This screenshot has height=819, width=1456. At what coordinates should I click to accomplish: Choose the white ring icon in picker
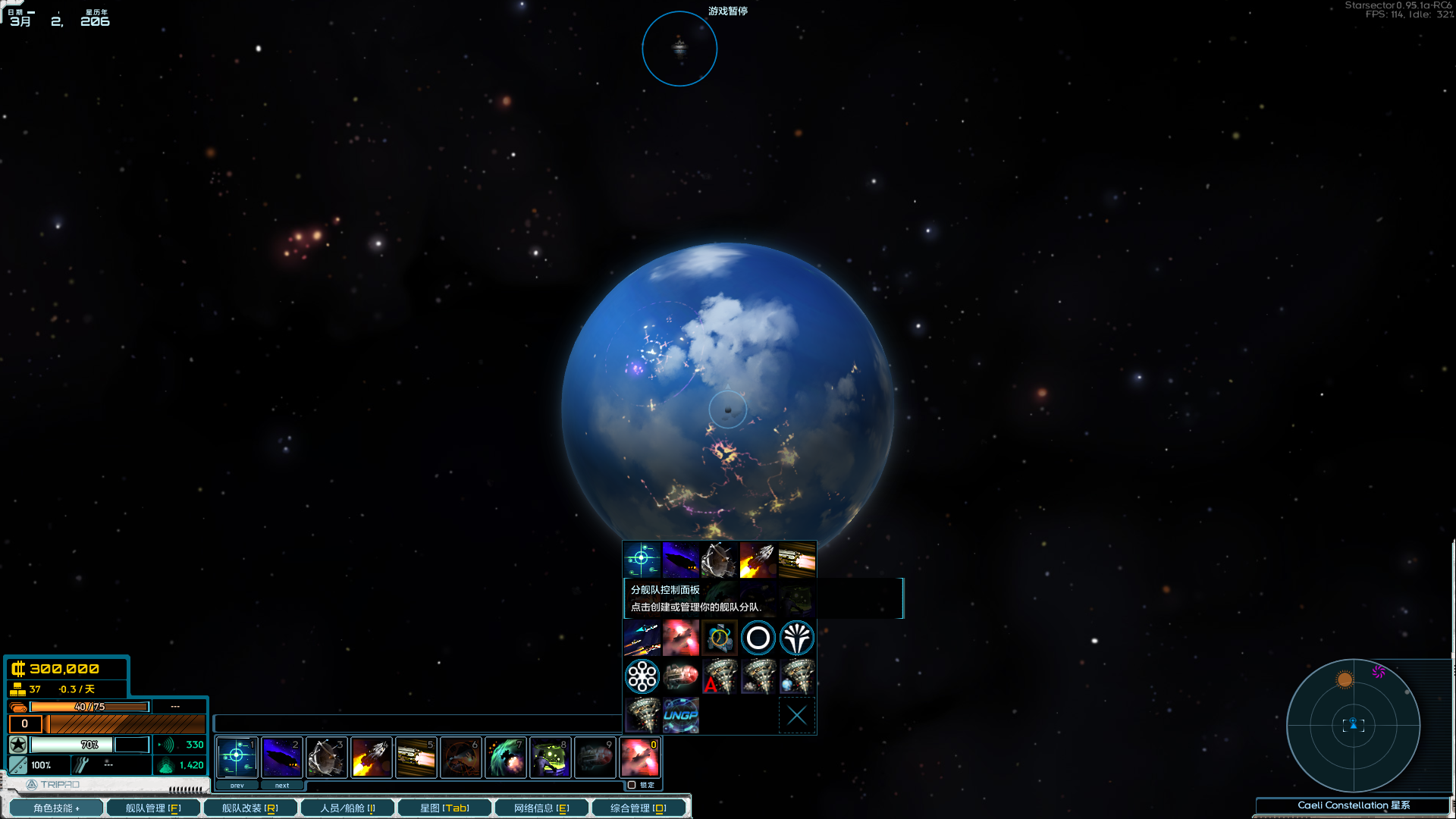tap(758, 638)
